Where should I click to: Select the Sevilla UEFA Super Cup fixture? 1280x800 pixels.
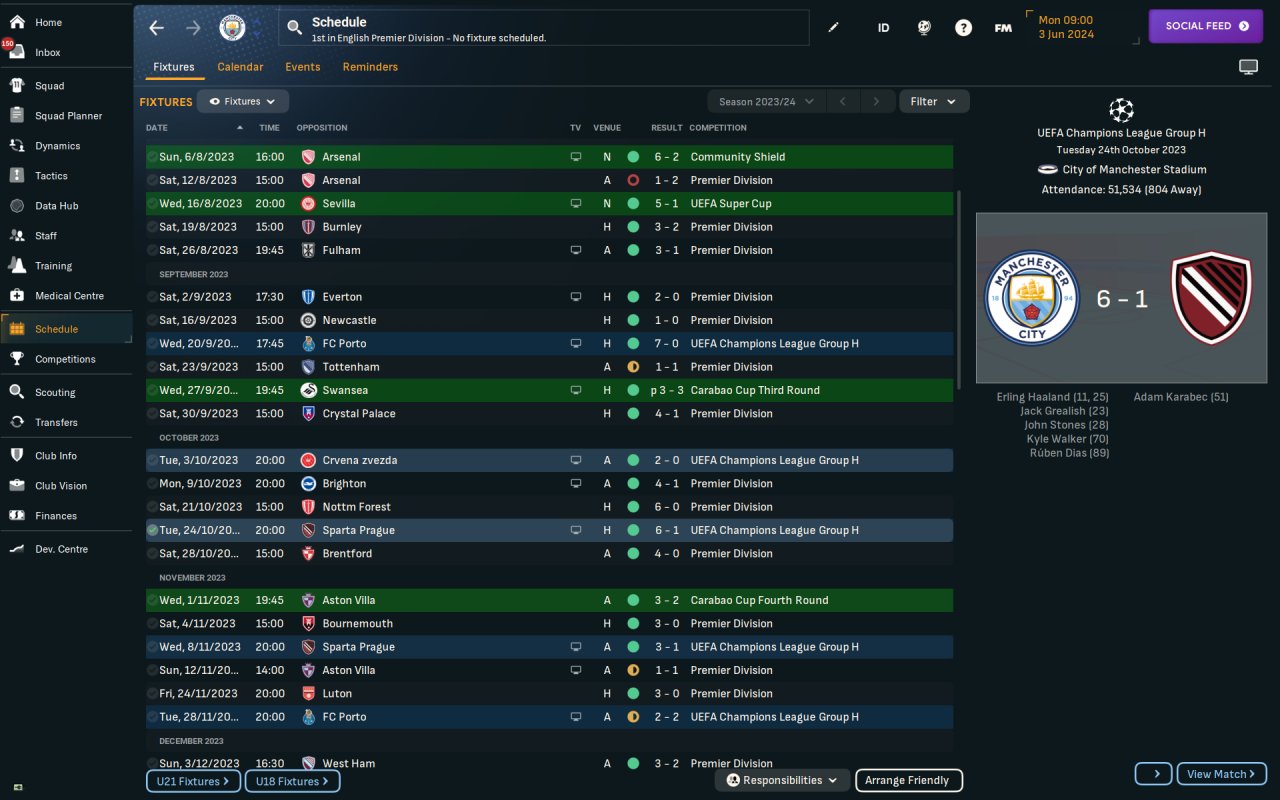[x=549, y=204]
